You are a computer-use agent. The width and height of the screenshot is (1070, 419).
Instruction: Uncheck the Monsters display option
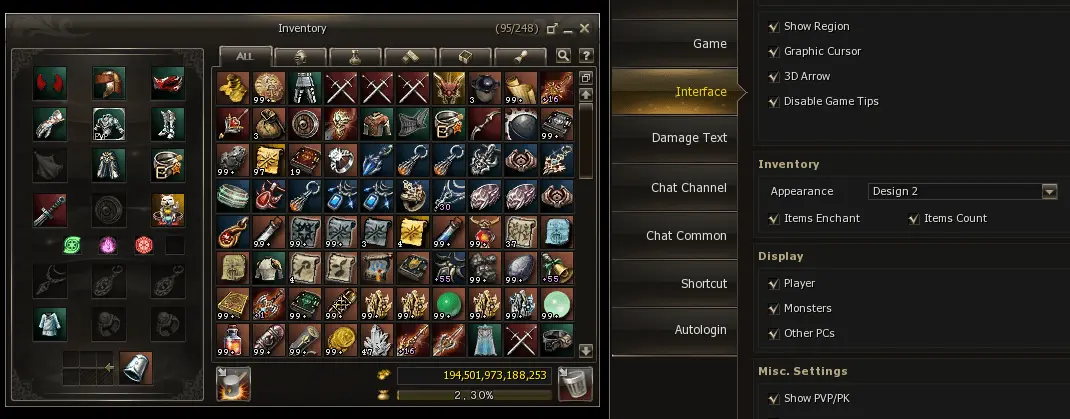click(773, 308)
